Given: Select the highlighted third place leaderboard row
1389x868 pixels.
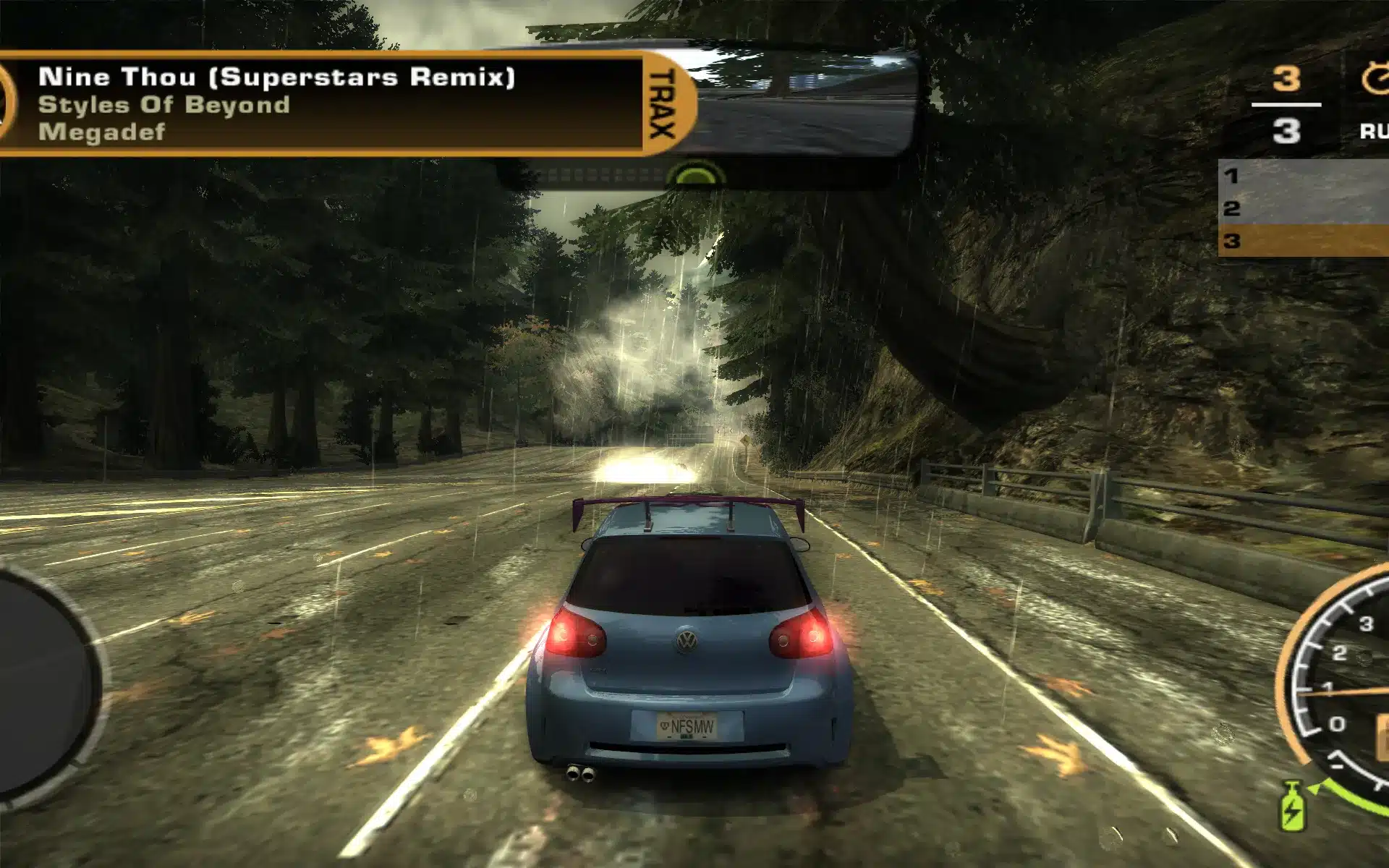Looking at the screenshot, I should (x=1302, y=241).
